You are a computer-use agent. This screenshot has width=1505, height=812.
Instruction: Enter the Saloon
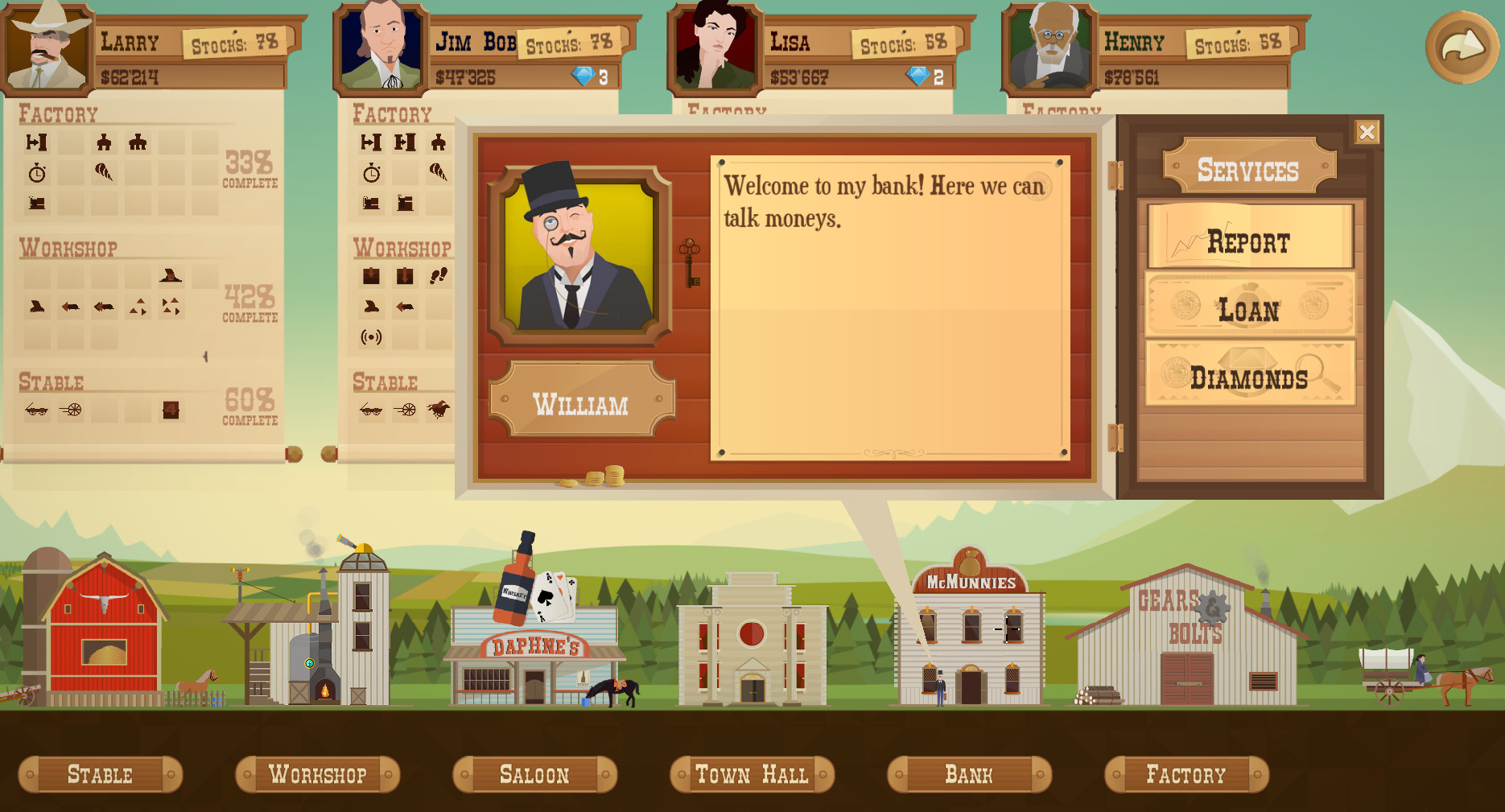(535, 774)
